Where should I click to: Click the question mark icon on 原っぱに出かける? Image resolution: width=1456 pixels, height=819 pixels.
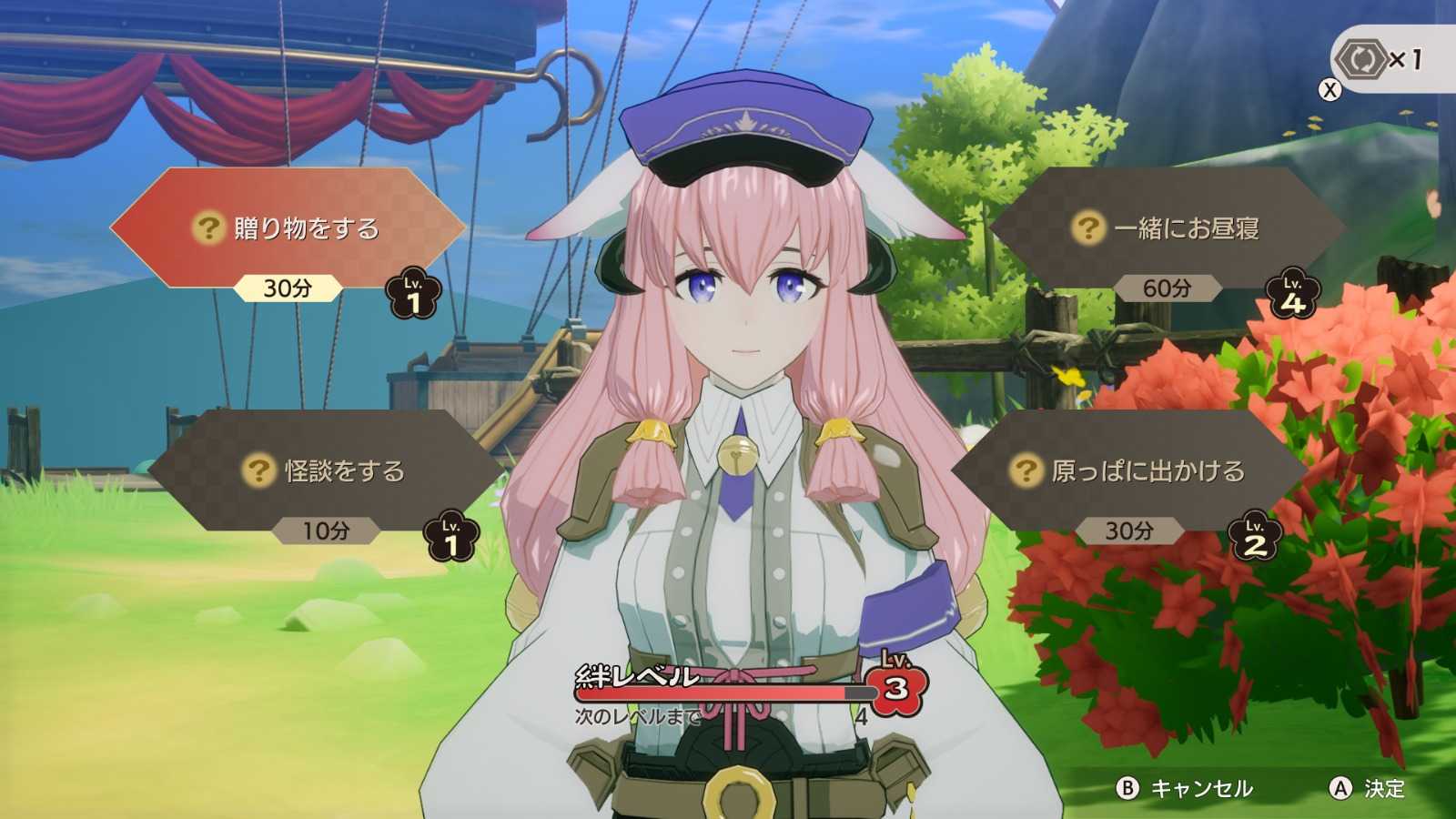1026,470
